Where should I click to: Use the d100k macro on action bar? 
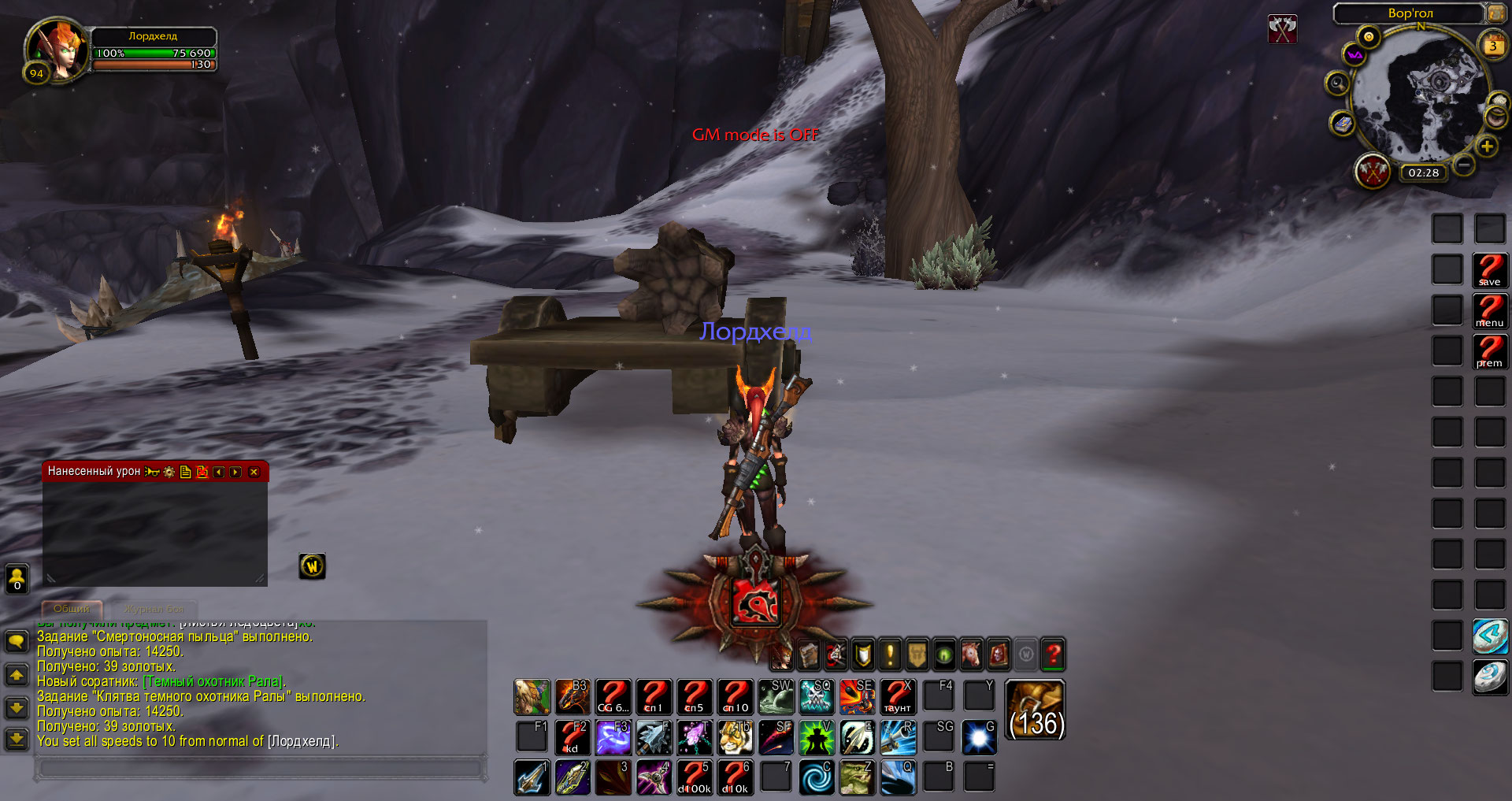click(x=694, y=777)
